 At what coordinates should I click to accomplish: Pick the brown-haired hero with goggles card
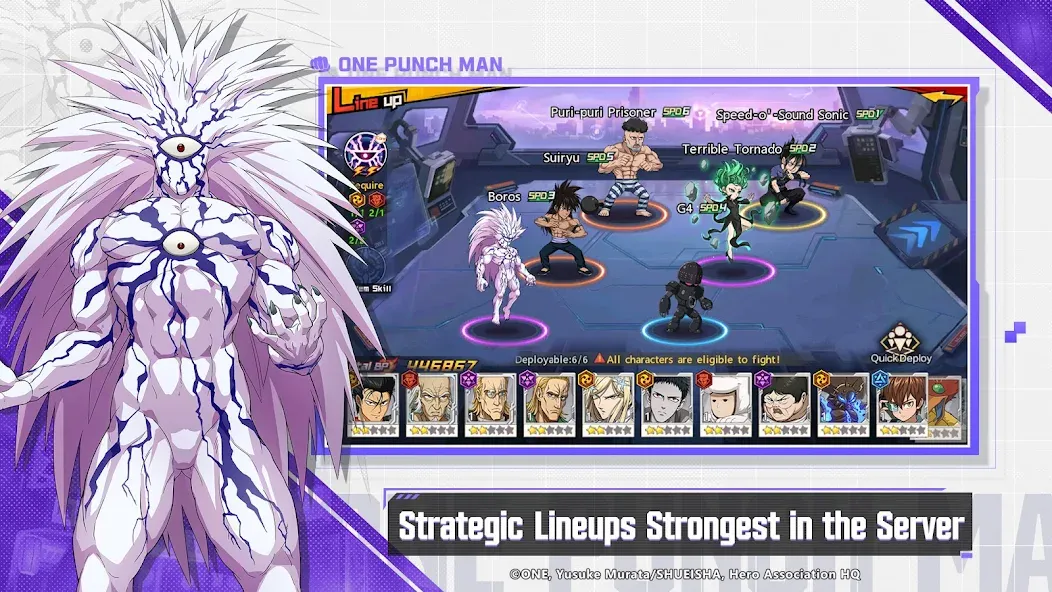tap(902, 405)
